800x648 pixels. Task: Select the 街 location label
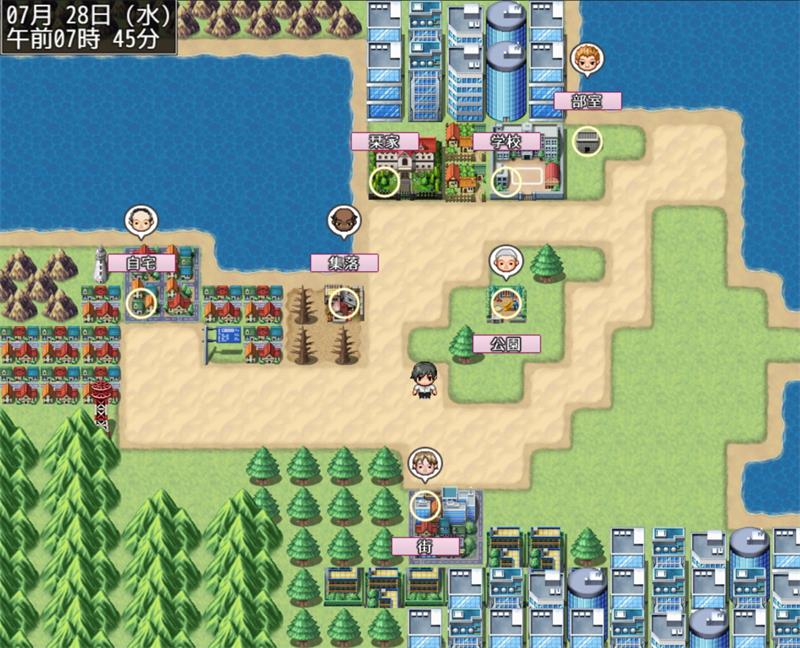click(x=426, y=546)
